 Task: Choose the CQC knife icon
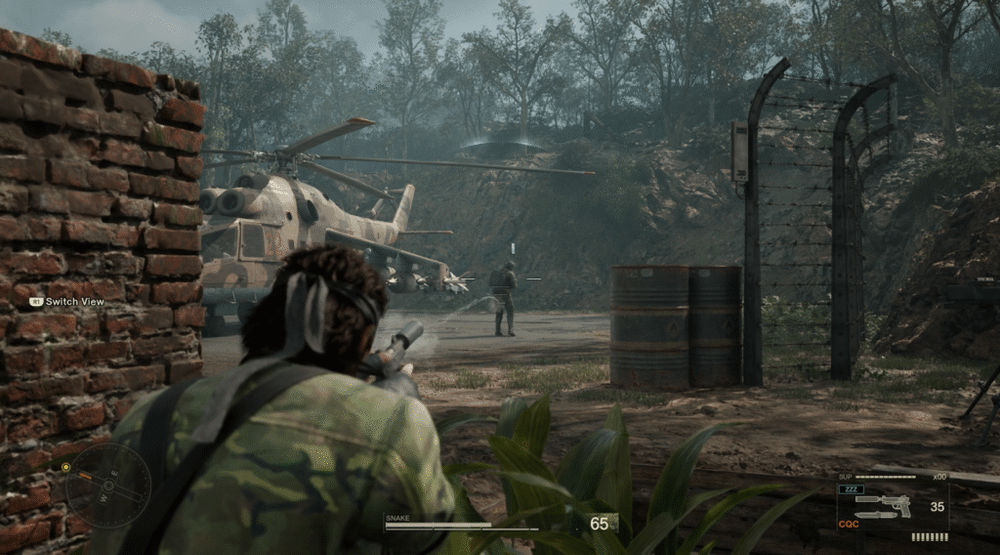click(875, 516)
